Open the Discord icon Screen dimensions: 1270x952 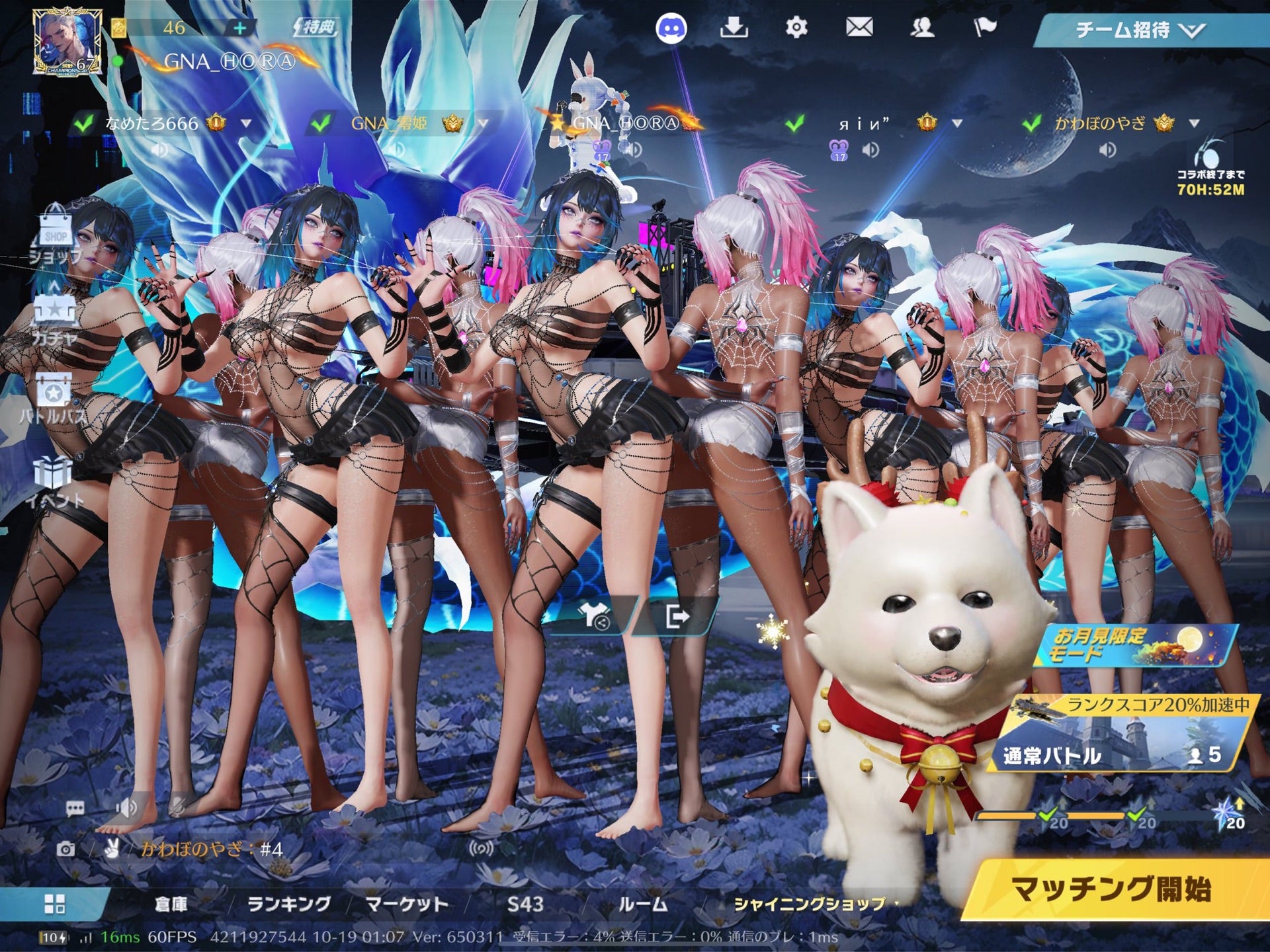tap(671, 29)
